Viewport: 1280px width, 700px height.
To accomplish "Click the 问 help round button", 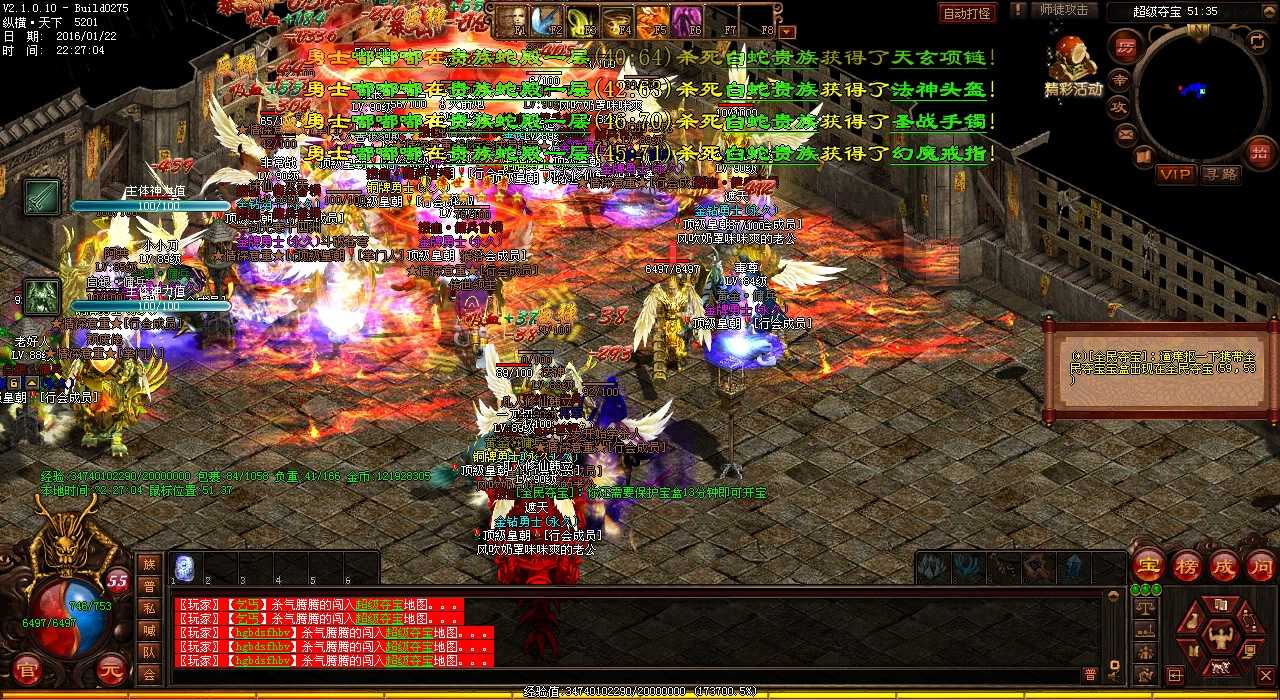I will (1260, 565).
